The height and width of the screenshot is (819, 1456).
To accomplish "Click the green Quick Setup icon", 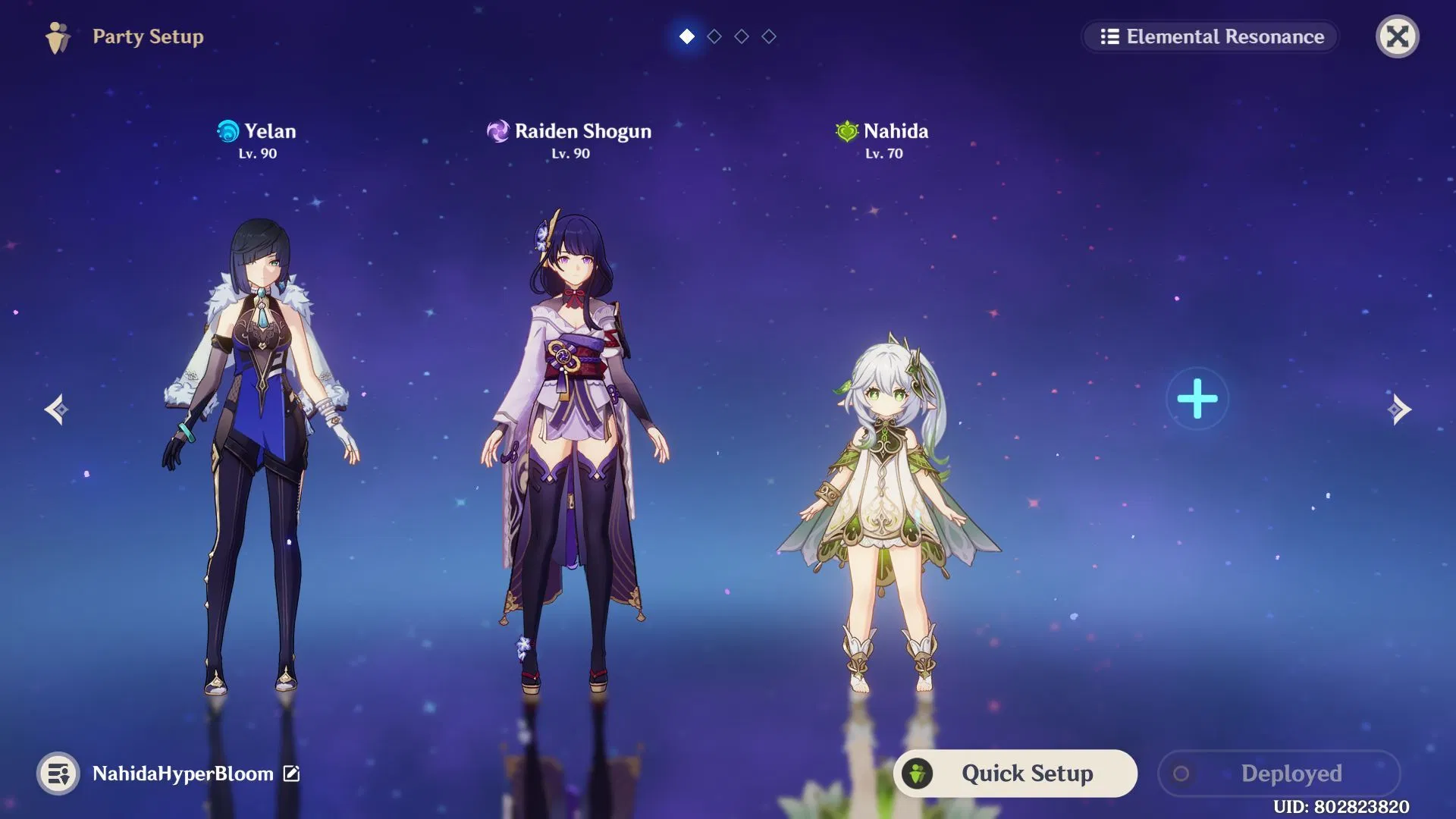I will [x=919, y=773].
